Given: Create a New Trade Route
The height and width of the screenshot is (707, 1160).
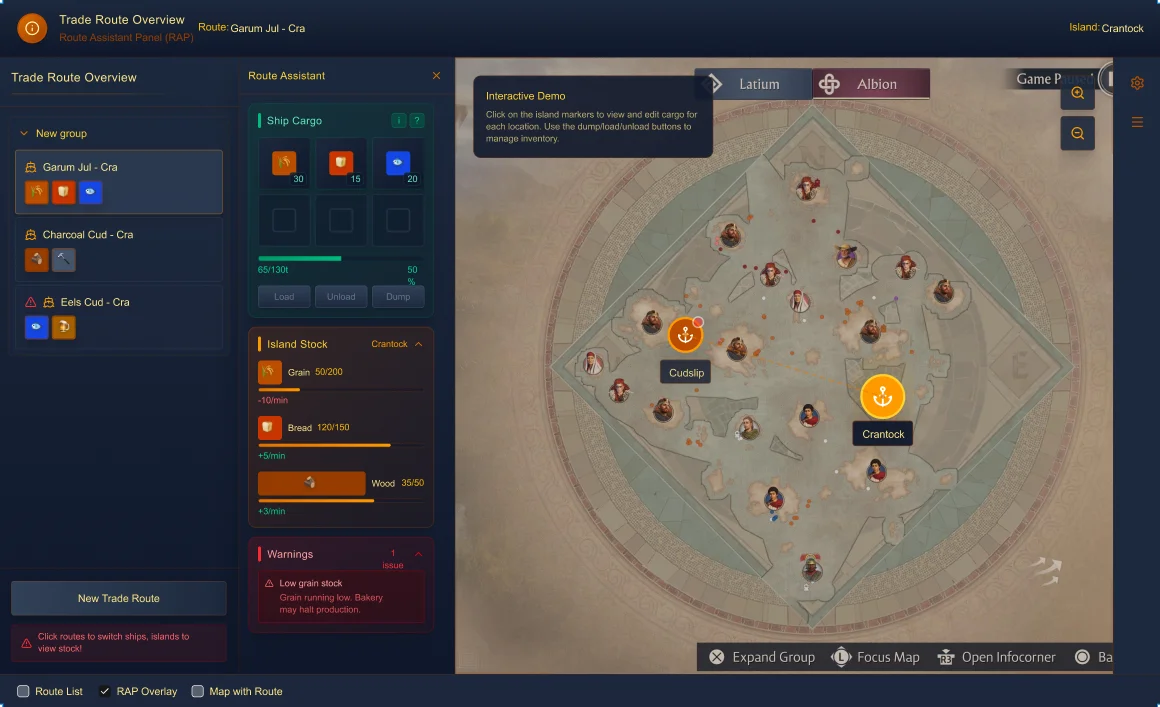Looking at the screenshot, I should point(118,598).
